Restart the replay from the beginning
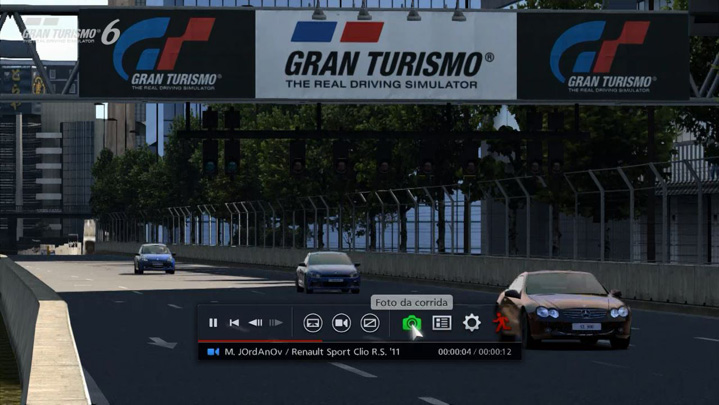This screenshot has height=405, width=719. click(x=234, y=323)
